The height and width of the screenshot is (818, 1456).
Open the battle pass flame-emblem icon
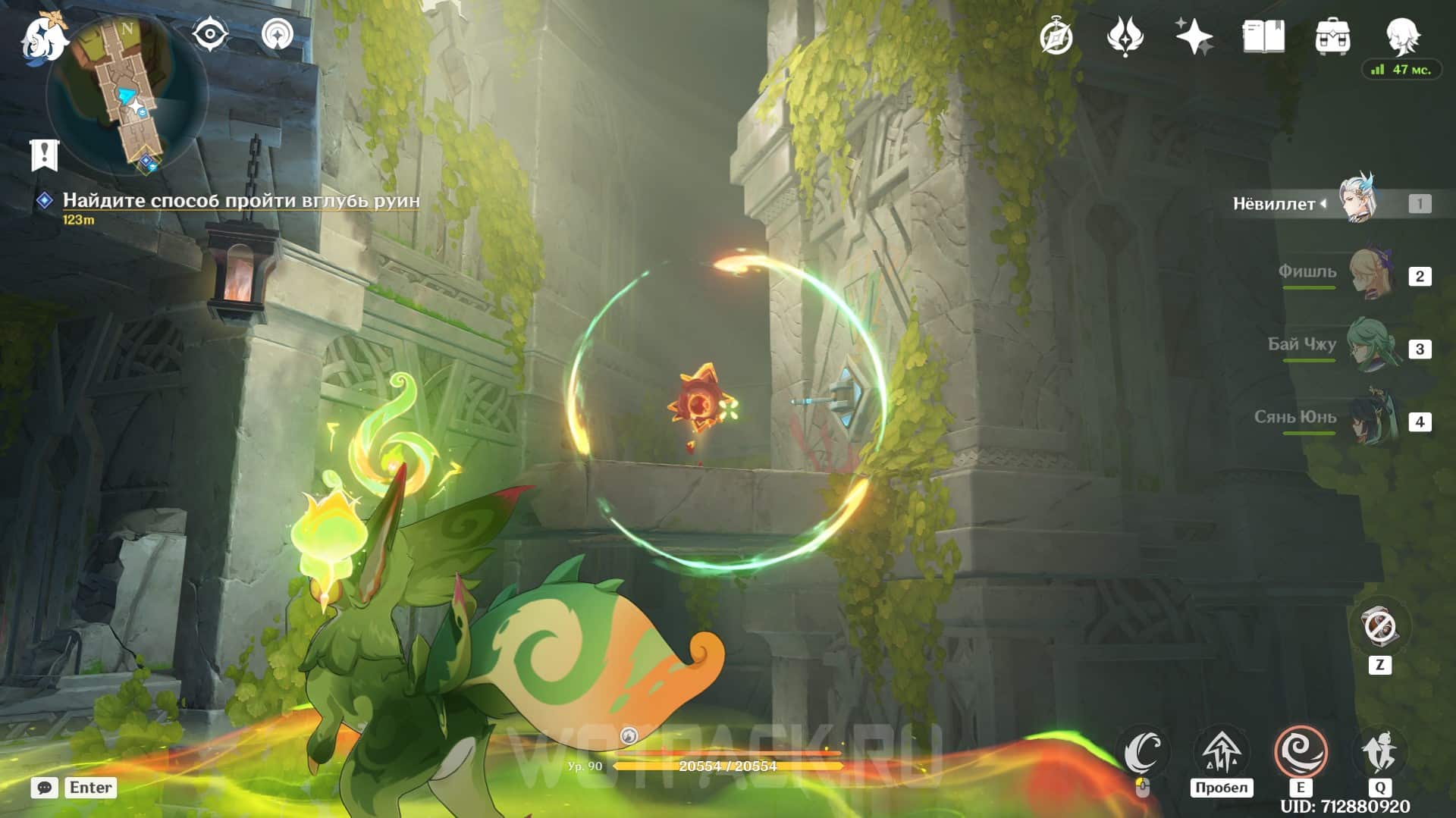point(1125,36)
